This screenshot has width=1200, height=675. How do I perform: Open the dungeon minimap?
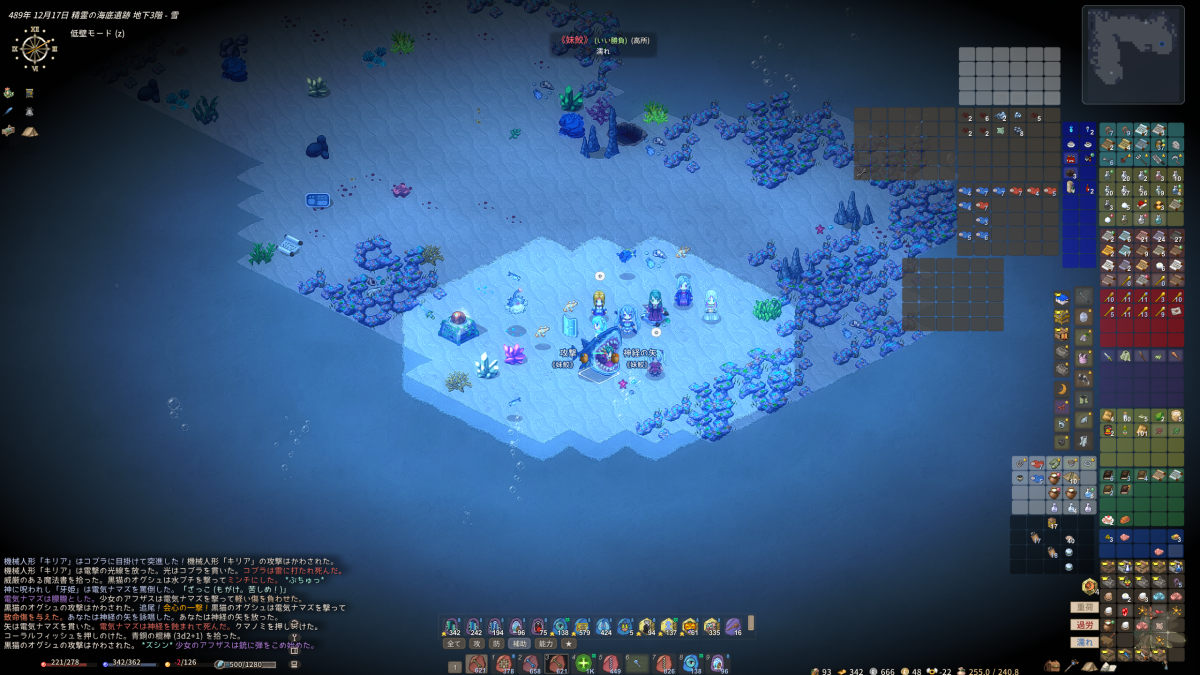[1132, 41]
